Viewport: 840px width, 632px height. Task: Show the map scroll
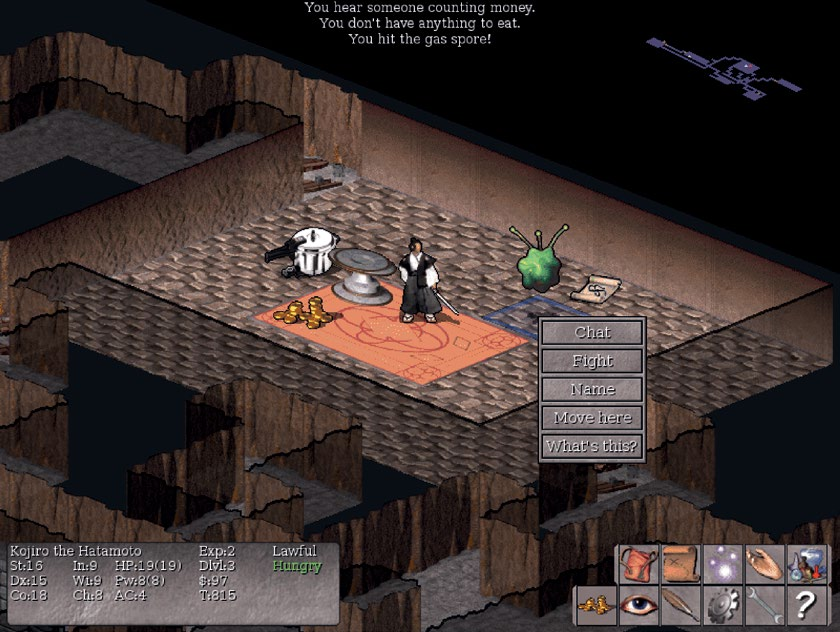pos(680,565)
